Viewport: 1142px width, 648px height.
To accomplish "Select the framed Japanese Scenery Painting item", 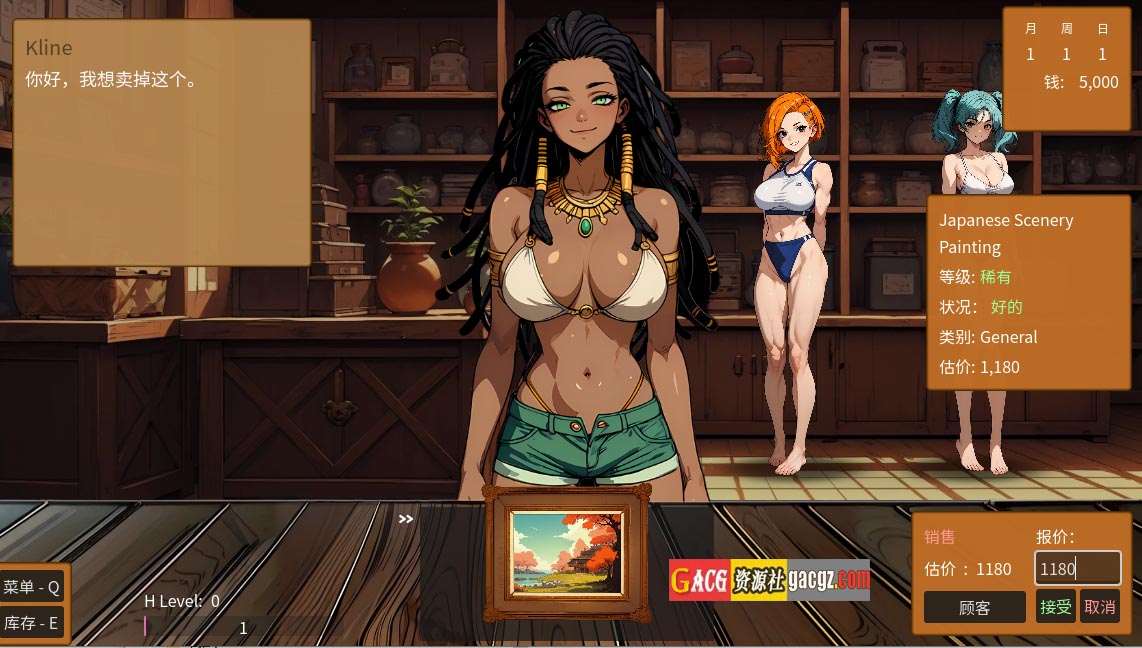I will 567,553.
